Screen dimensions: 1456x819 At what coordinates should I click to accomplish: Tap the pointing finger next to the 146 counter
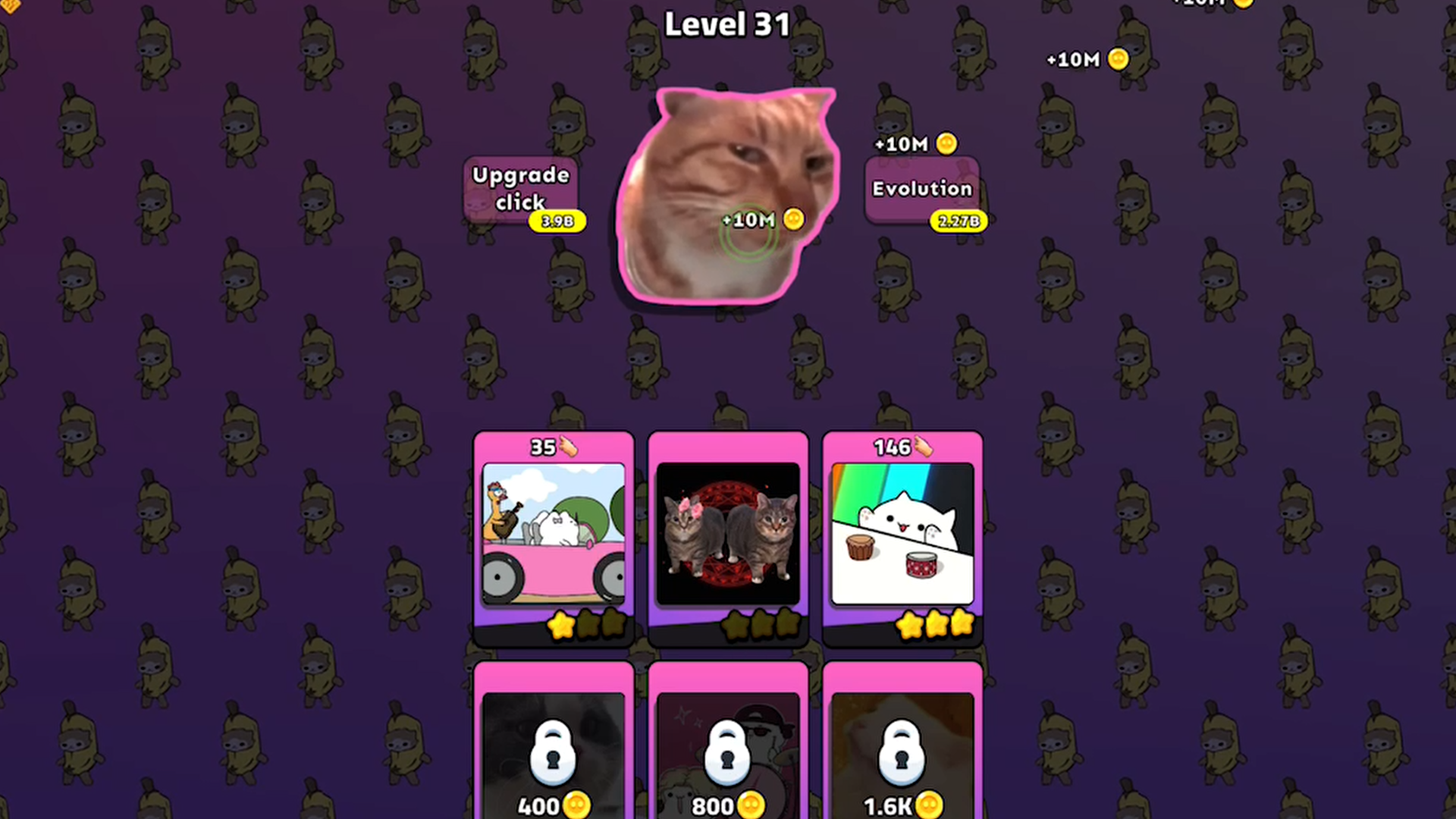(924, 447)
